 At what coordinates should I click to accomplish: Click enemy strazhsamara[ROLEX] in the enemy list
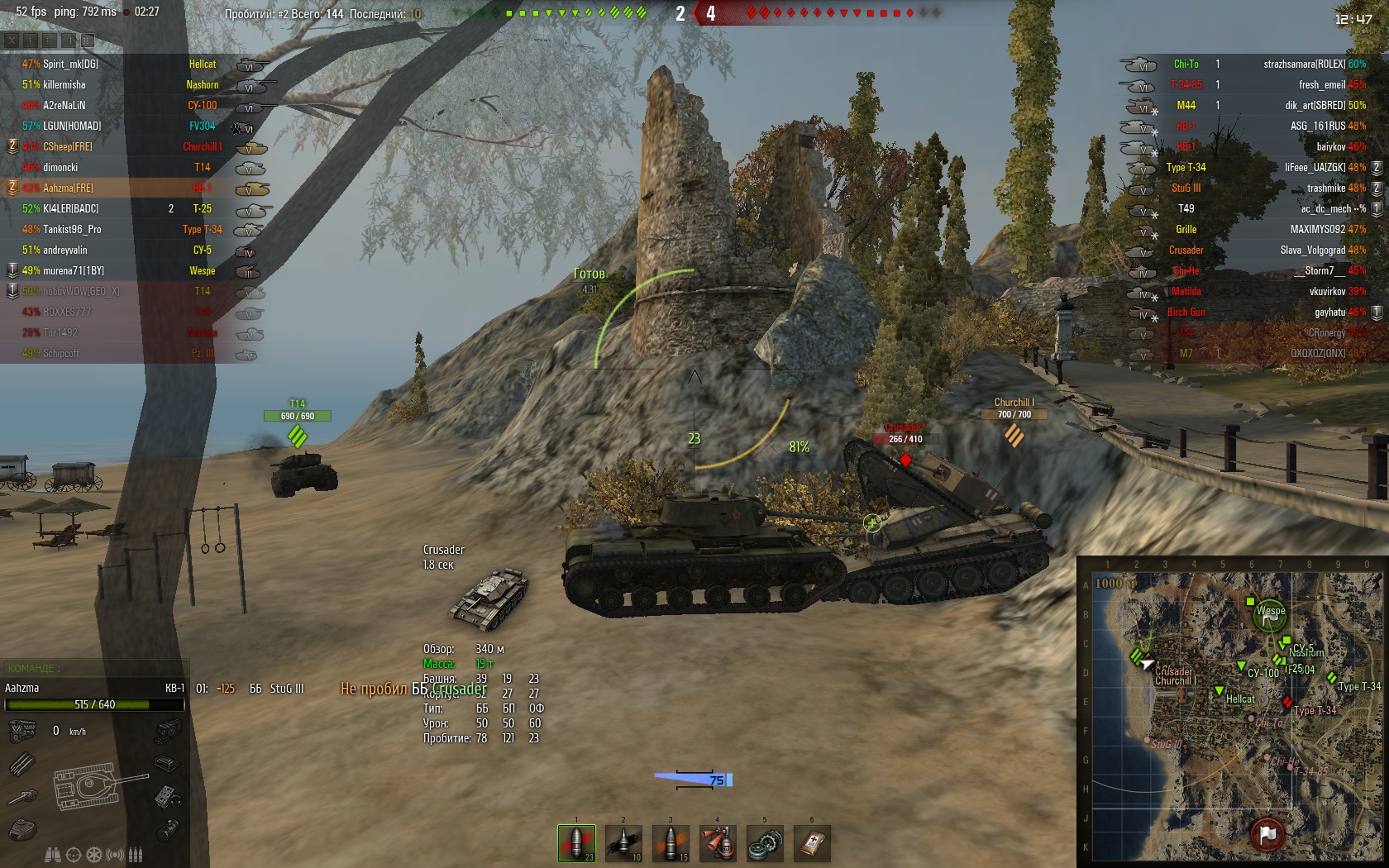1304,64
